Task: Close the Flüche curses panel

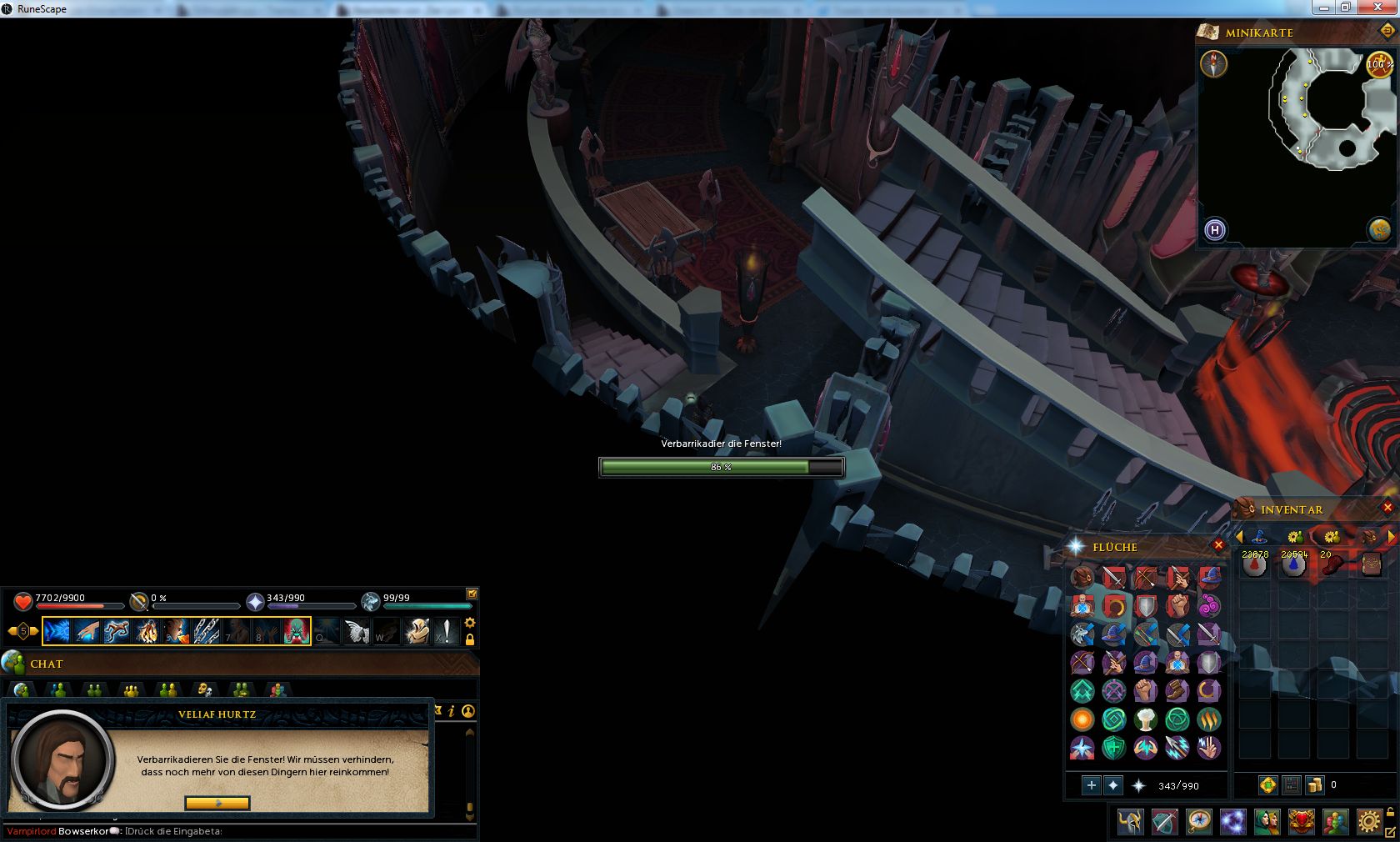Action: pyautogui.click(x=1218, y=545)
